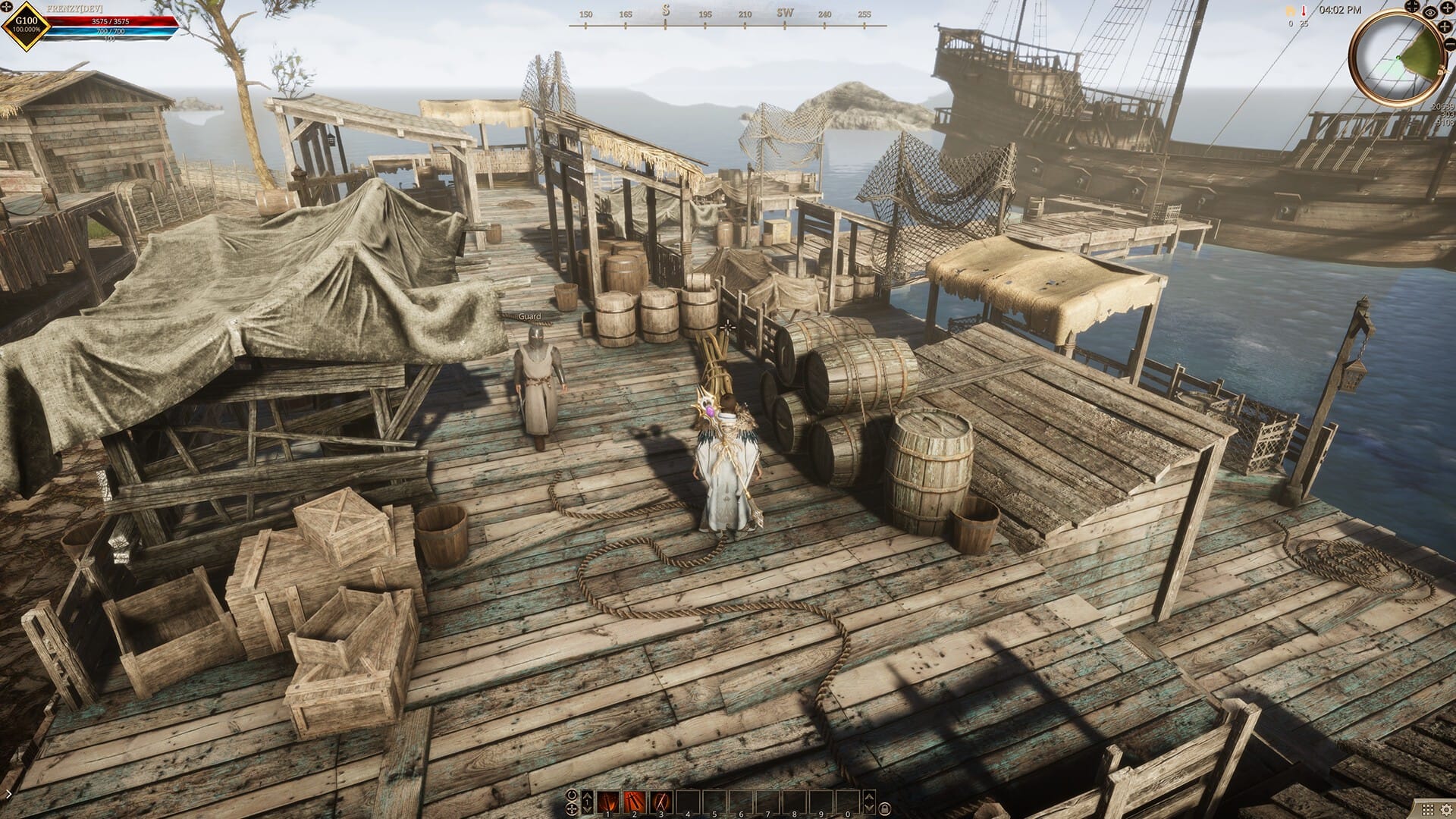
Task: Zoom out the minimap with the minus button
Action: (1451, 44)
